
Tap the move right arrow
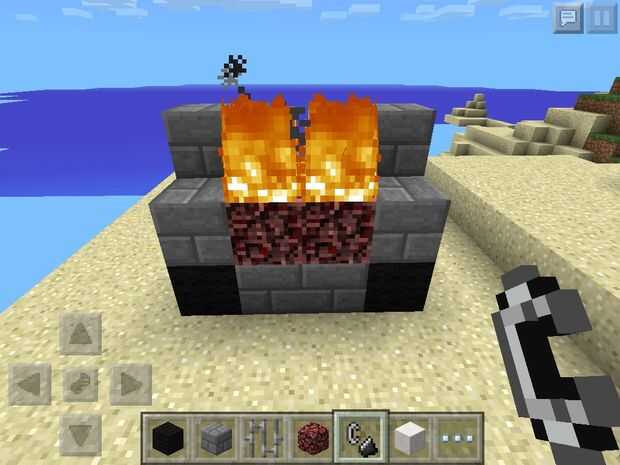coord(130,383)
